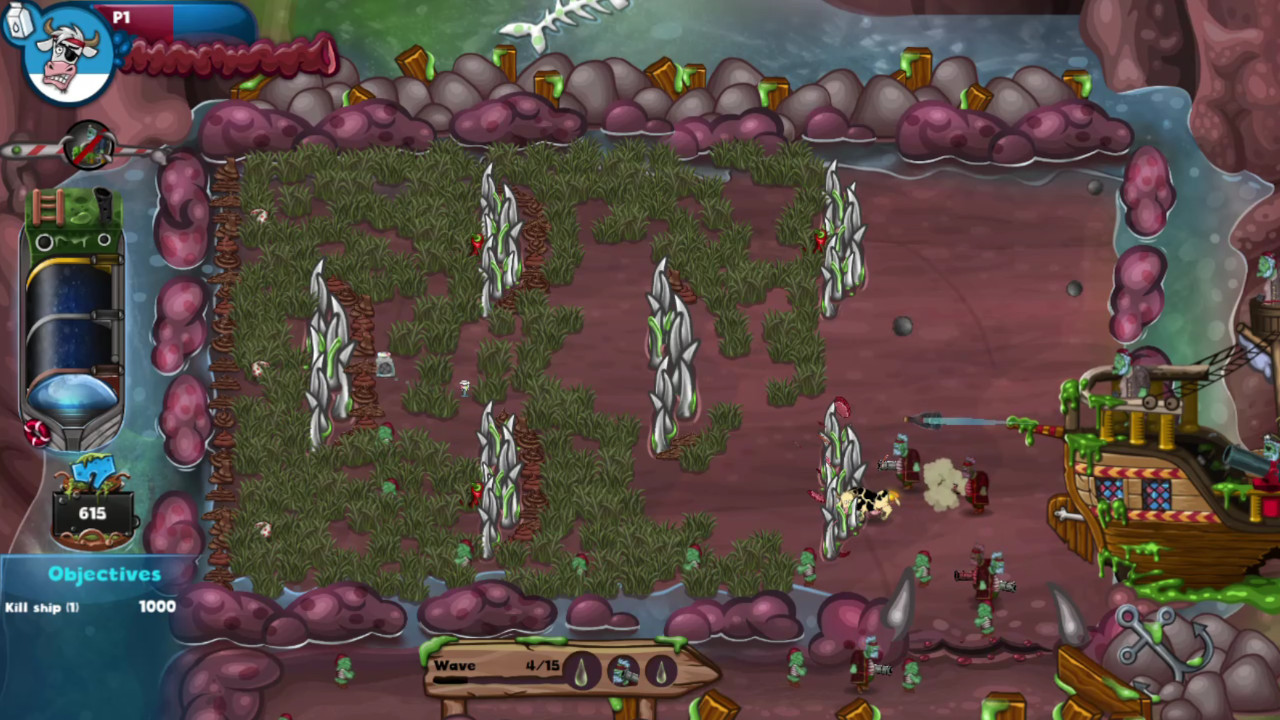Click the zombie warning sign on the lever
This screenshot has height=720, width=1280.
[89, 146]
